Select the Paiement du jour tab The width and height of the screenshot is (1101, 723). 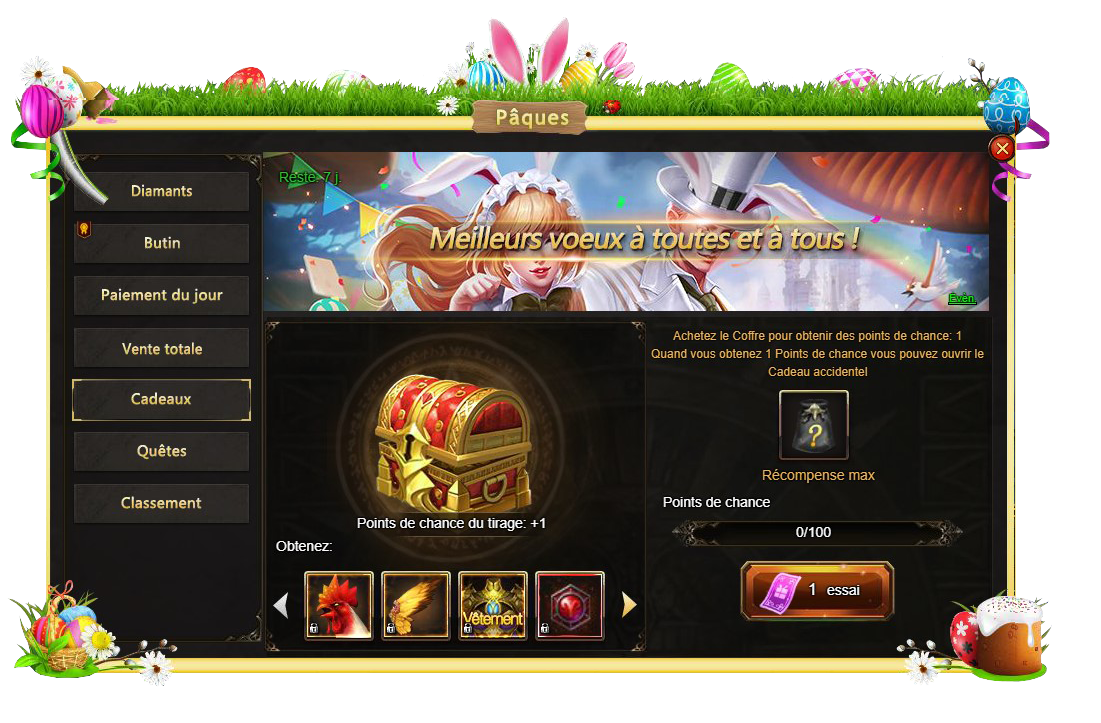pos(161,295)
